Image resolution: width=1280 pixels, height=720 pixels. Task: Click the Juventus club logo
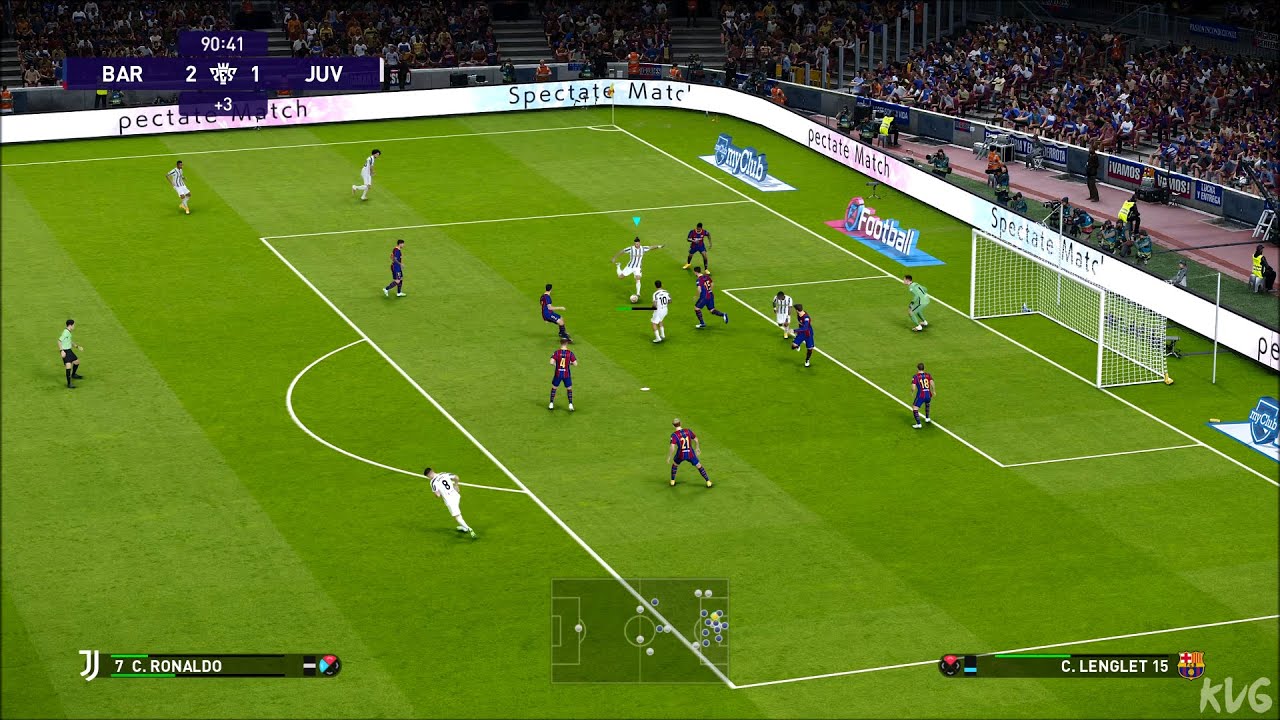[x=89, y=663]
